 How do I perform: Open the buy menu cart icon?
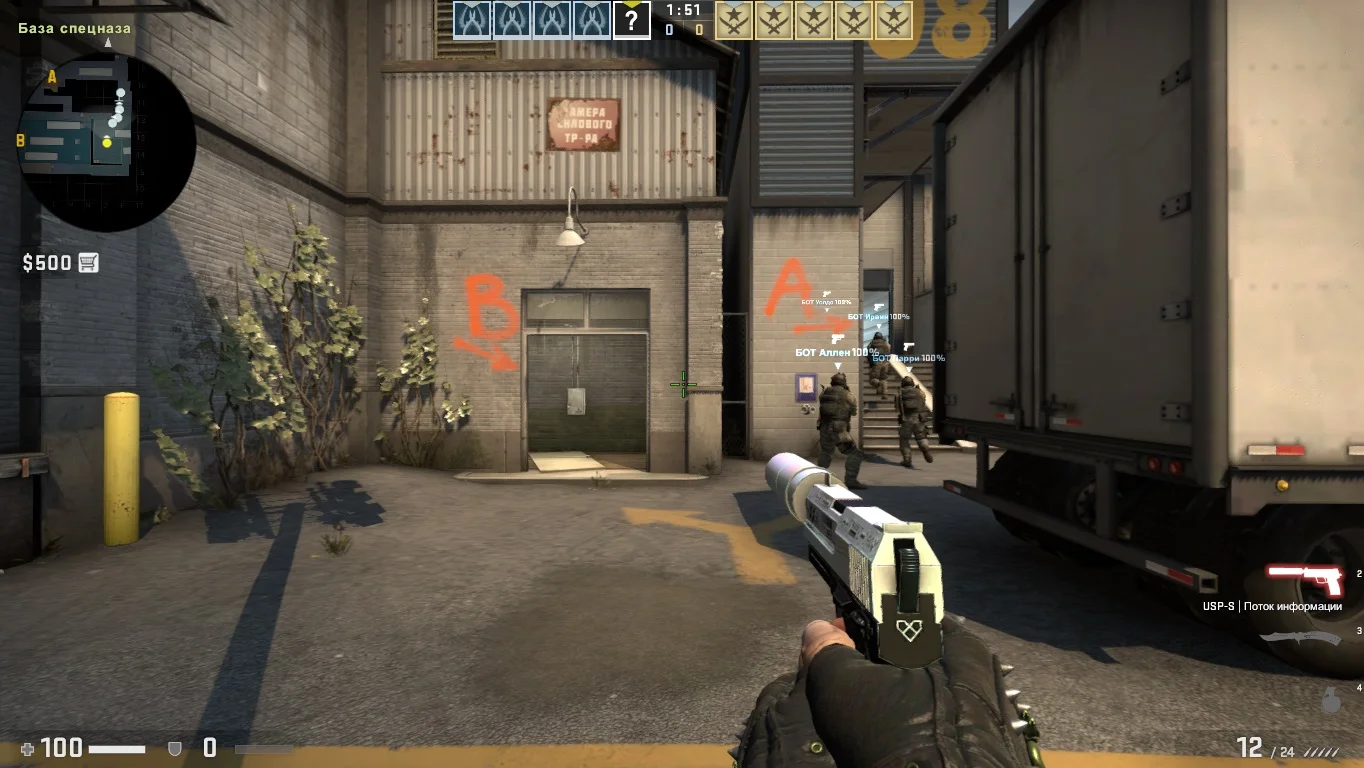pyautogui.click(x=88, y=263)
